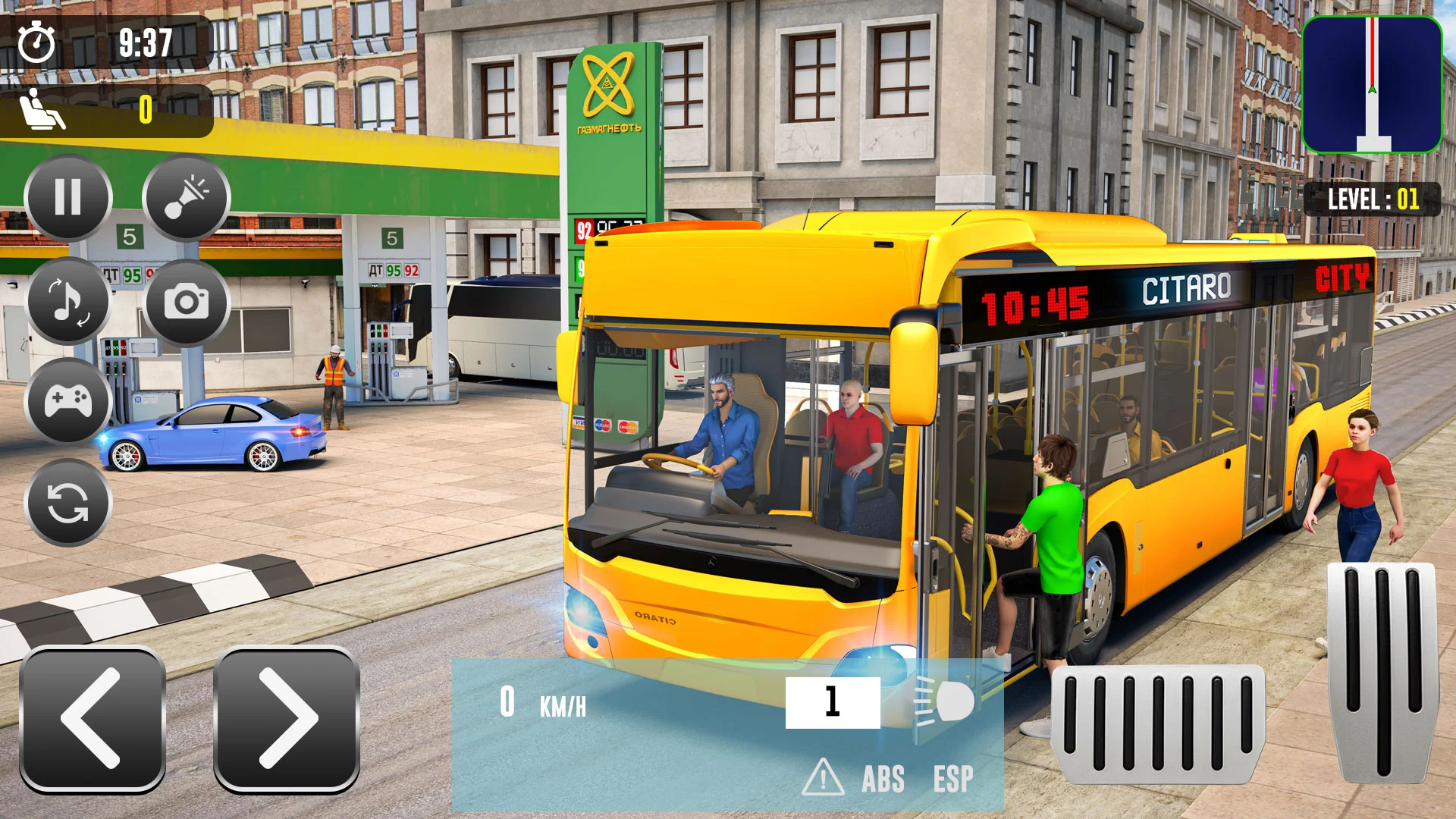Toggle the ABS indicator
Image resolution: width=1456 pixels, height=819 pixels.
click(883, 779)
